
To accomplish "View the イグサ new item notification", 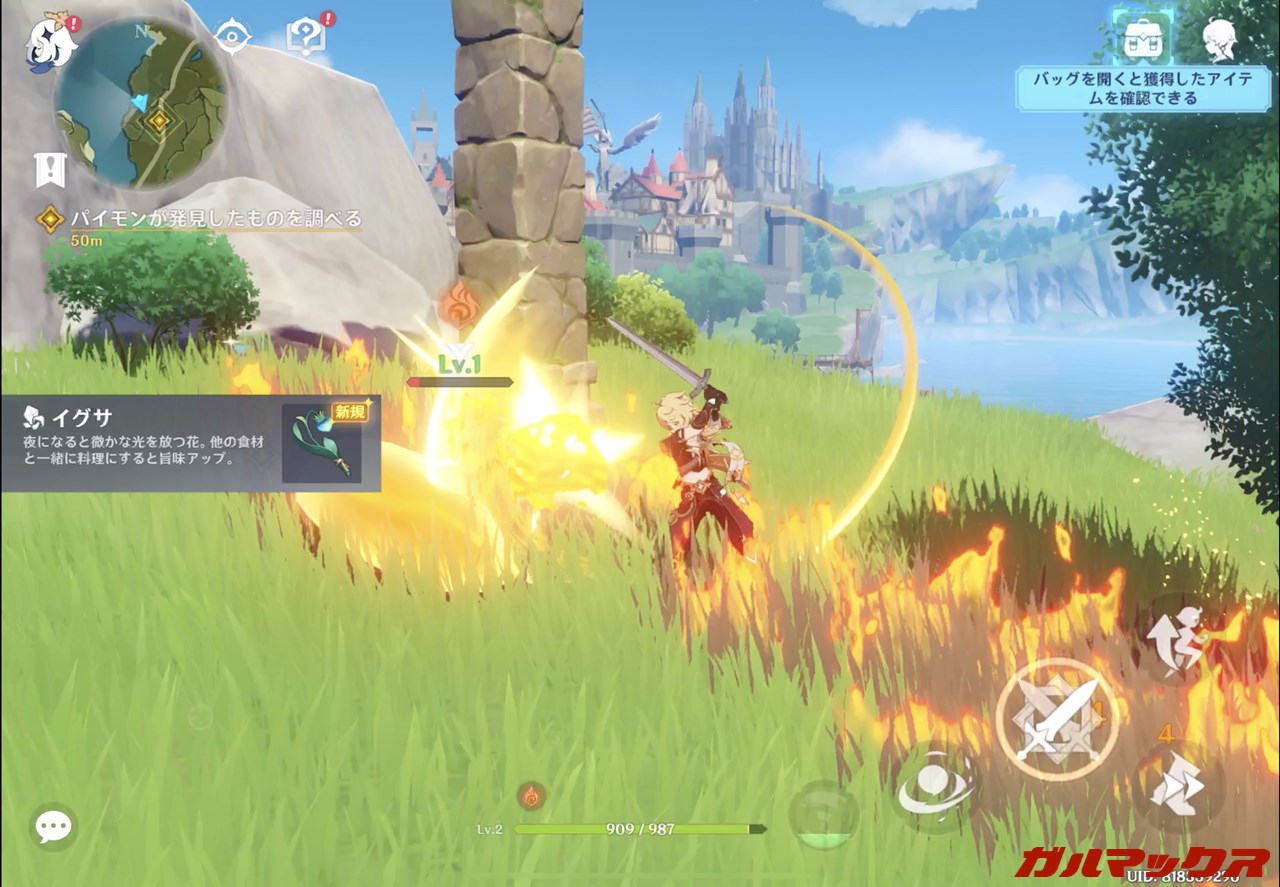I will click(x=190, y=443).
